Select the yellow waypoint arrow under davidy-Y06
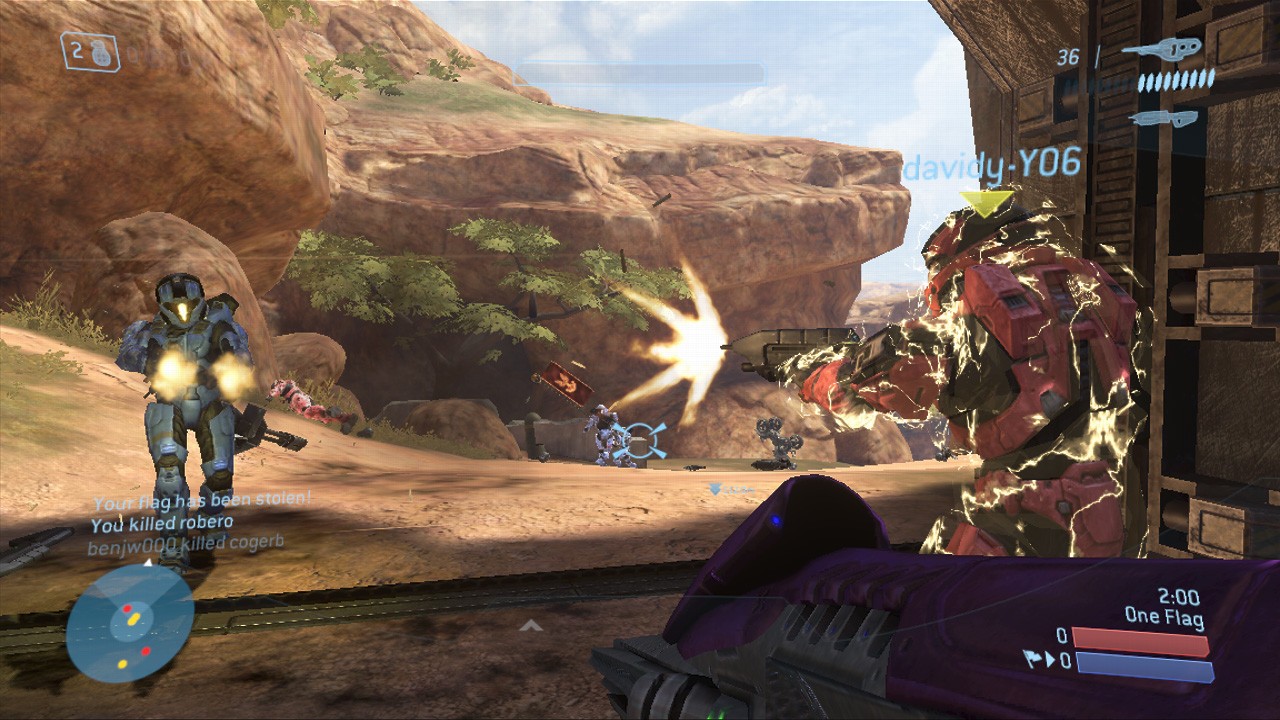Viewport: 1280px width, 720px height. (x=985, y=203)
